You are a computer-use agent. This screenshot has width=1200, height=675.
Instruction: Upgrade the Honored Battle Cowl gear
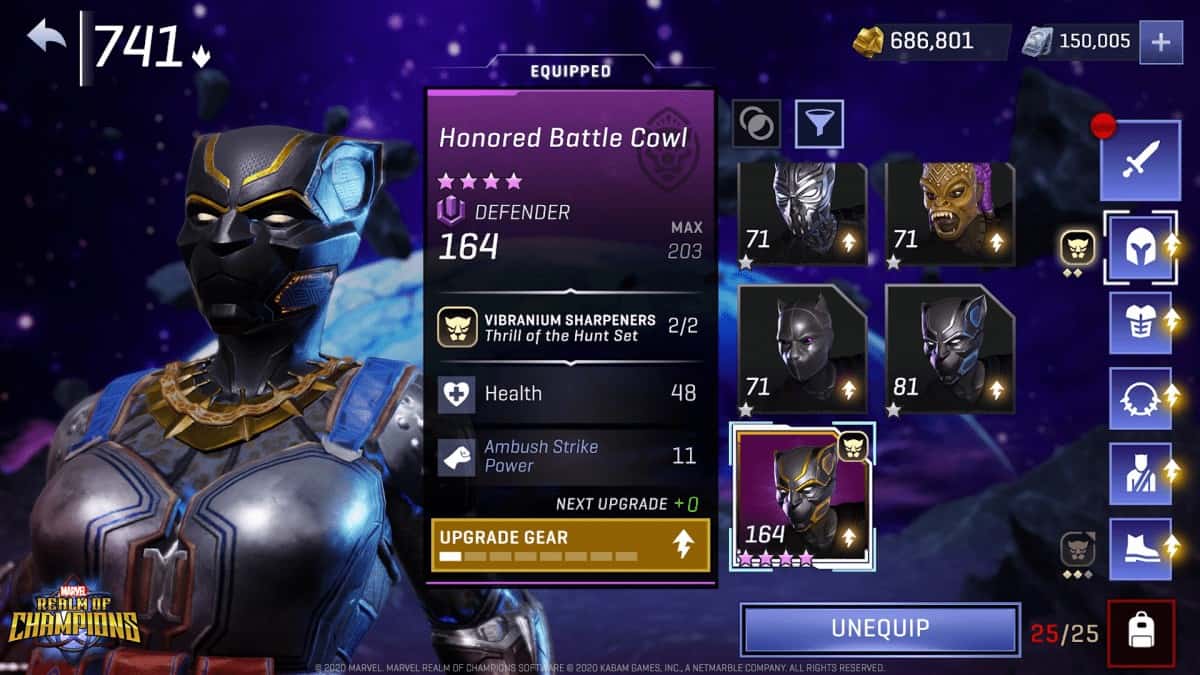(570, 545)
